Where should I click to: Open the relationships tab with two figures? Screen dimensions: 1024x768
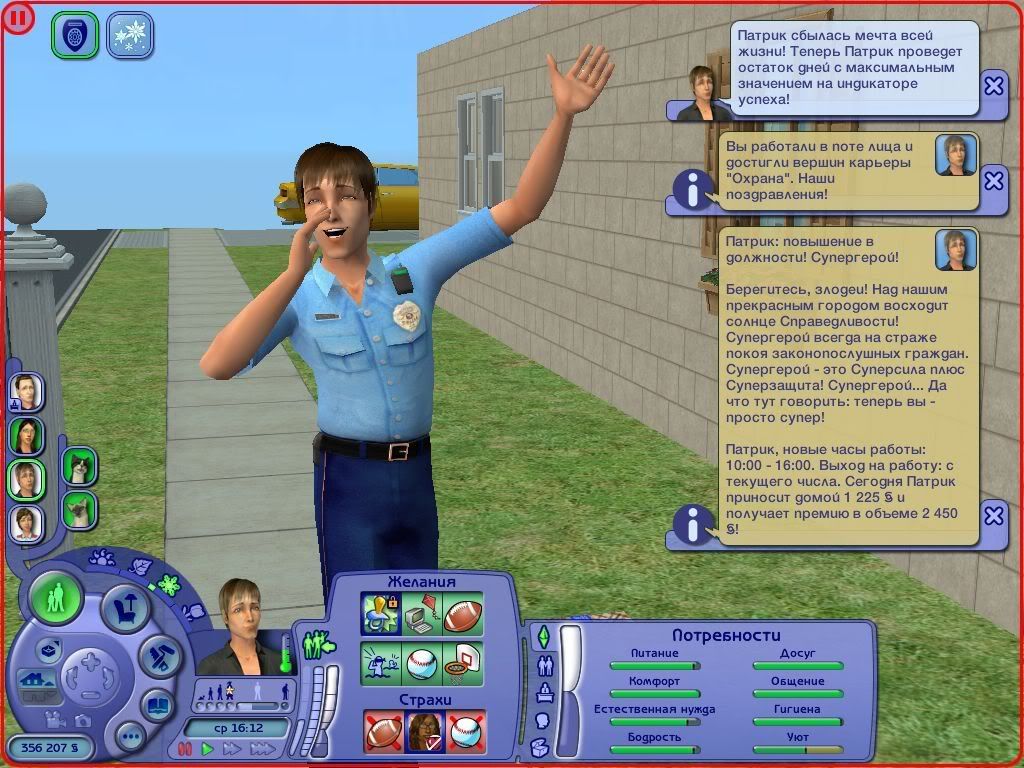pos(545,664)
